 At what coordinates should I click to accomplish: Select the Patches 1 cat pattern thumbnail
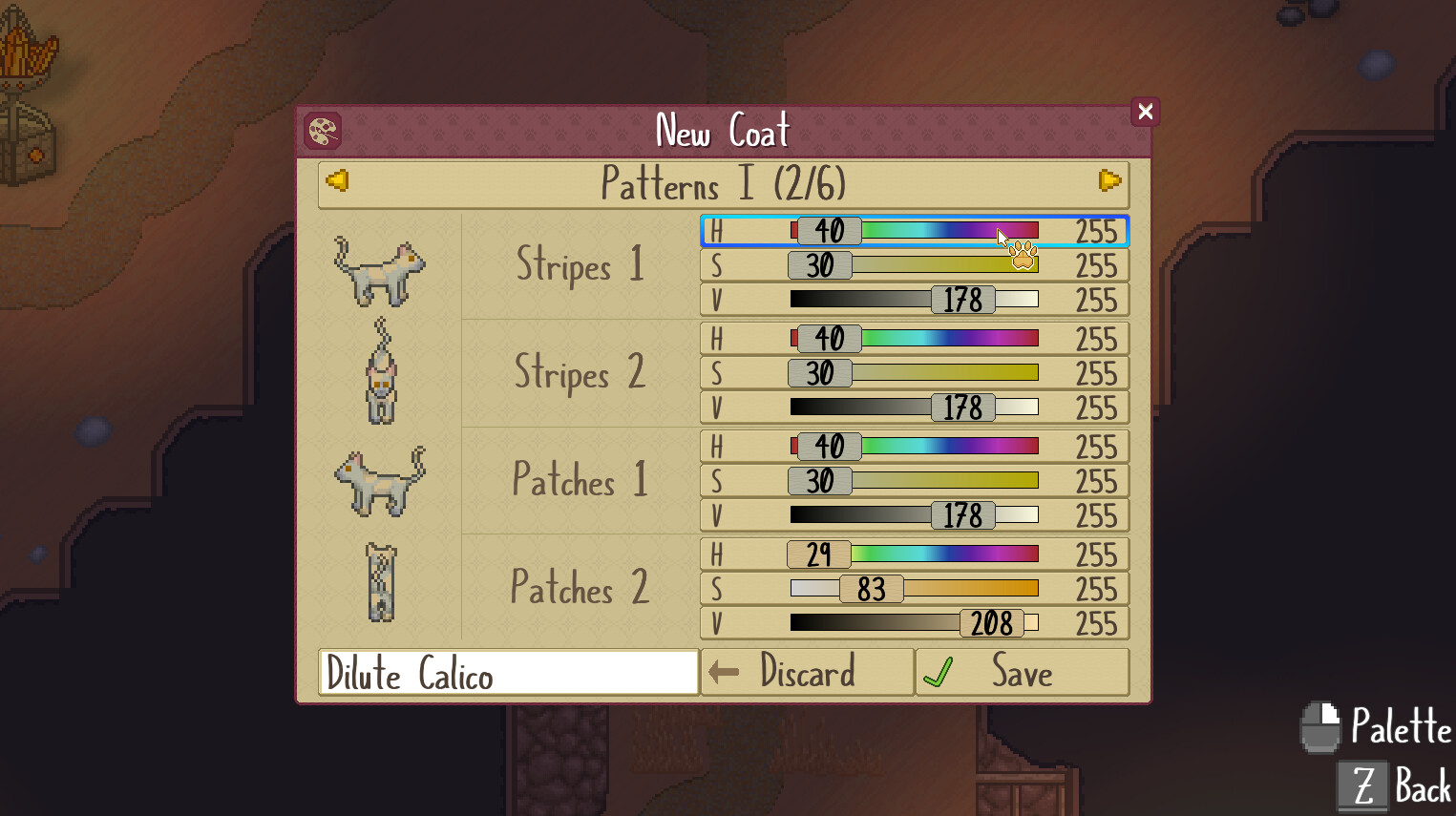click(x=381, y=483)
